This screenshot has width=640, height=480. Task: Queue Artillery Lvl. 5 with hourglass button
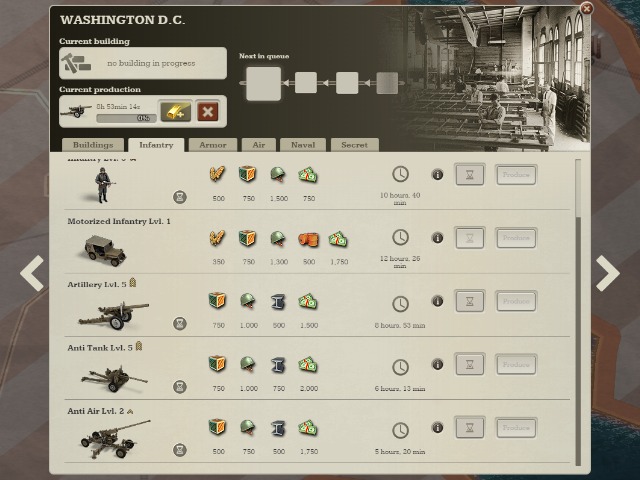click(x=470, y=301)
